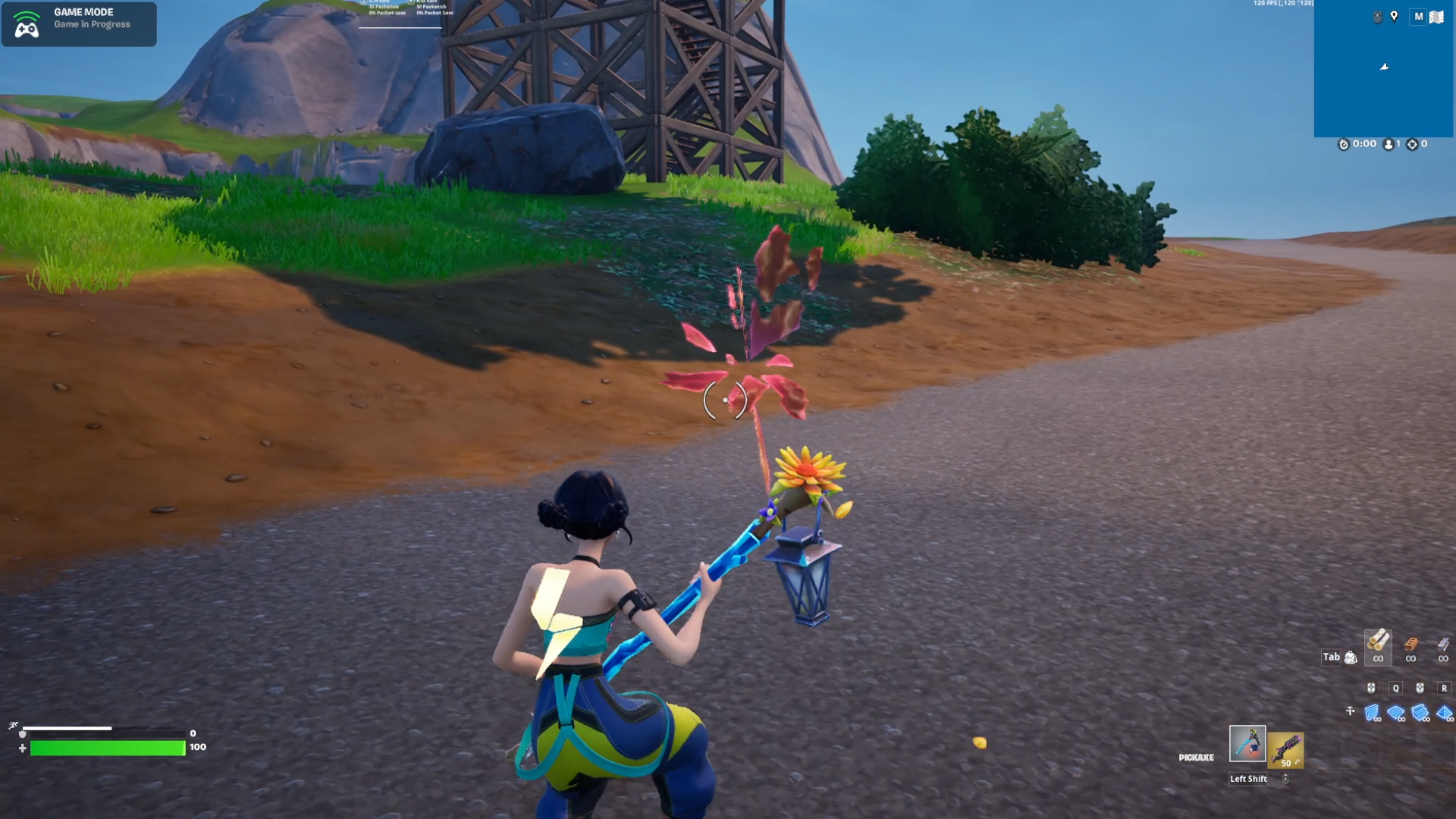Click the map marker pin icon
The width and height of the screenshot is (1456, 819).
tap(1394, 17)
